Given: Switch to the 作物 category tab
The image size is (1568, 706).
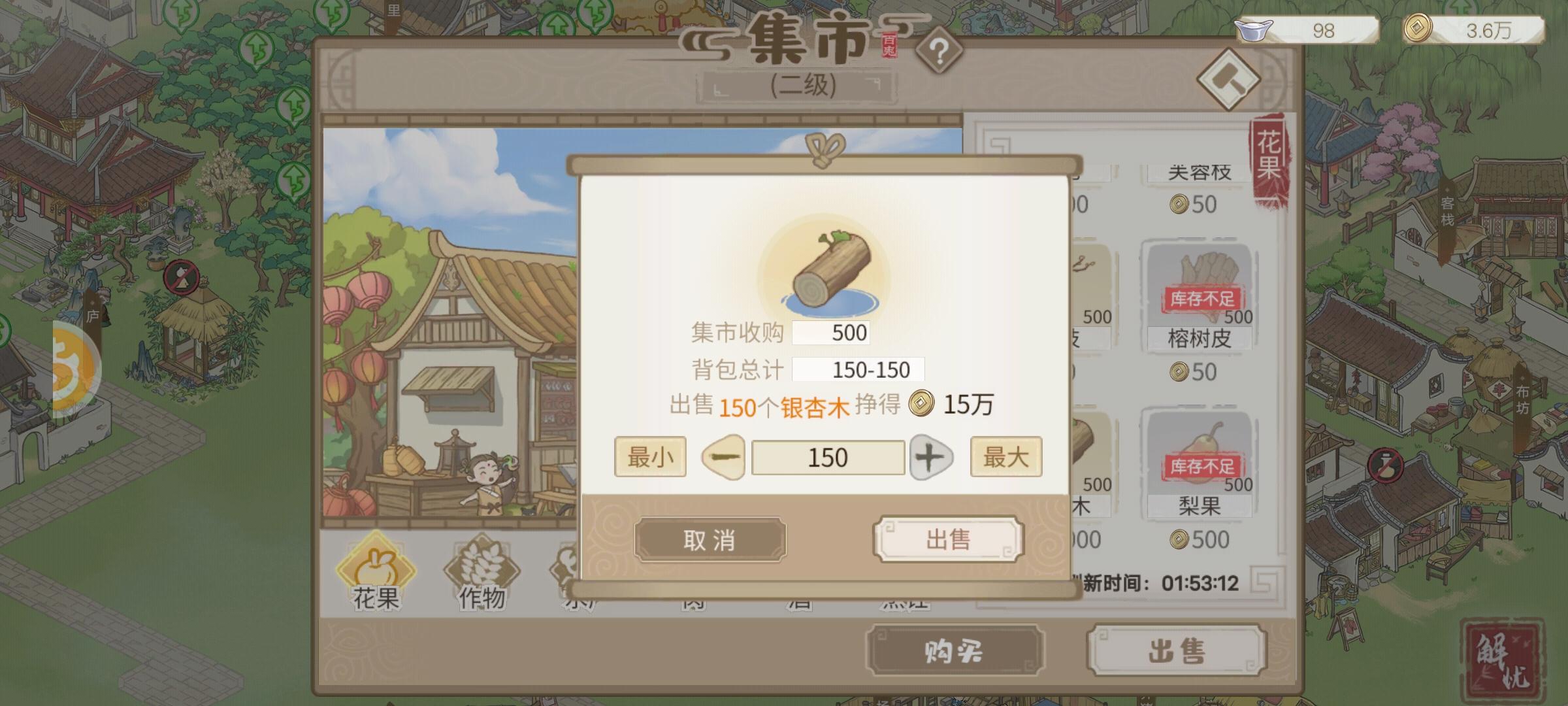Looking at the screenshot, I should pyautogui.click(x=480, y=572).
